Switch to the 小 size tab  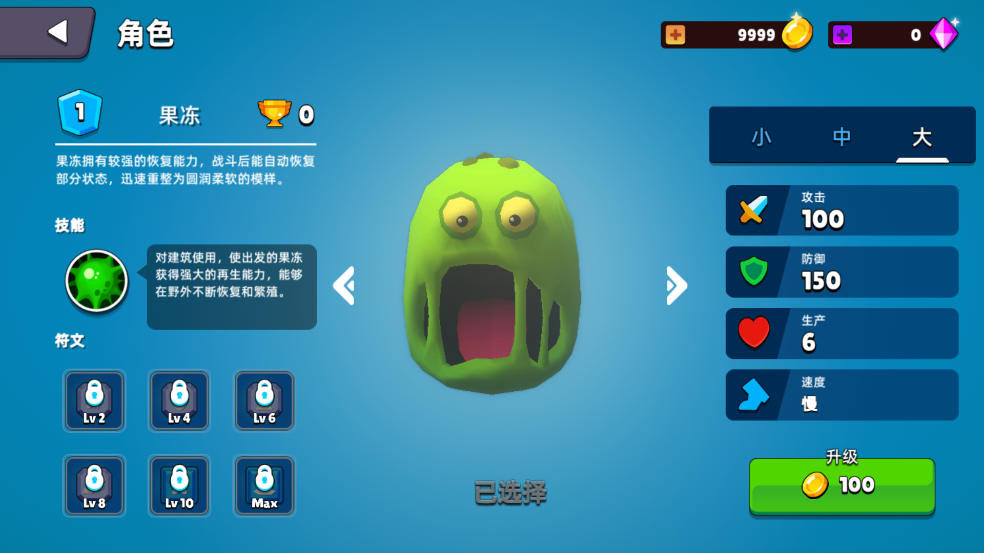click(x=761, y=137)
